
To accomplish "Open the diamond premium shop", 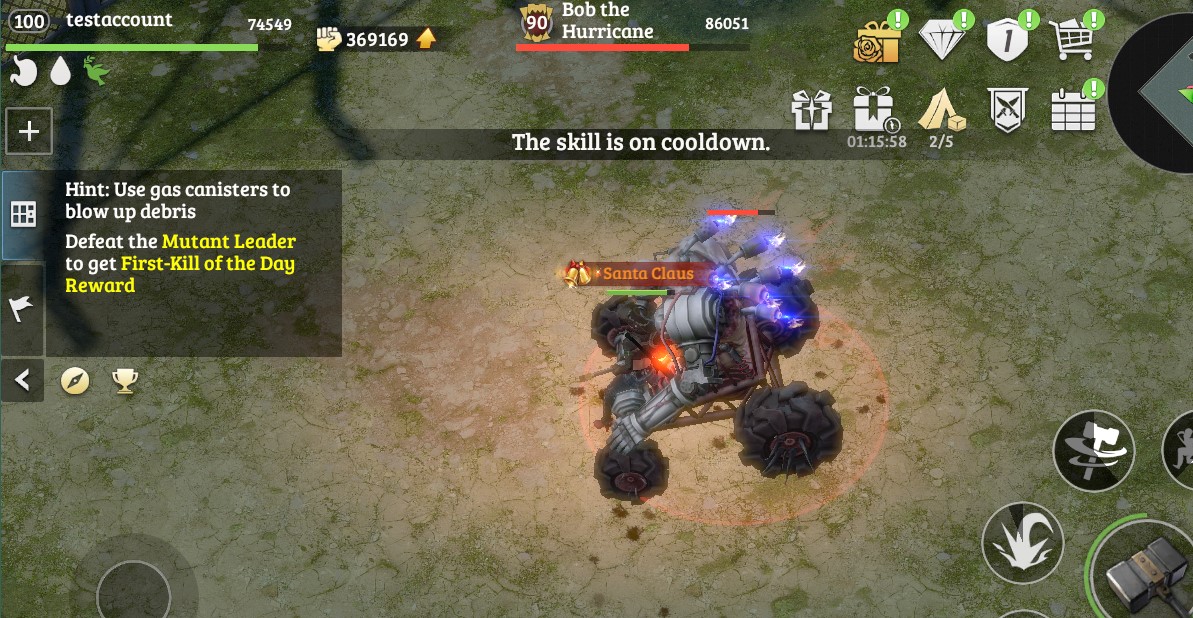I will click(942, 41).
